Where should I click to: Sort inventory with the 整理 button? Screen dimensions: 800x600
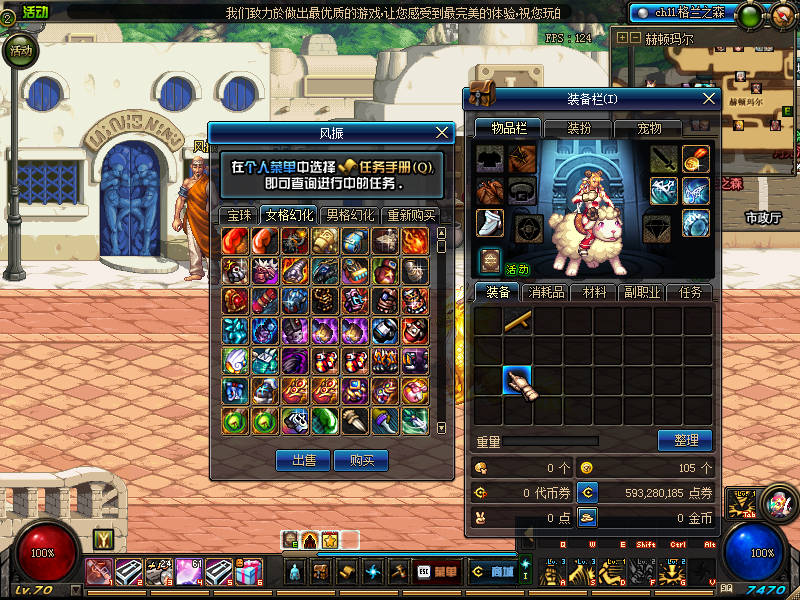(x=685, y=440)
